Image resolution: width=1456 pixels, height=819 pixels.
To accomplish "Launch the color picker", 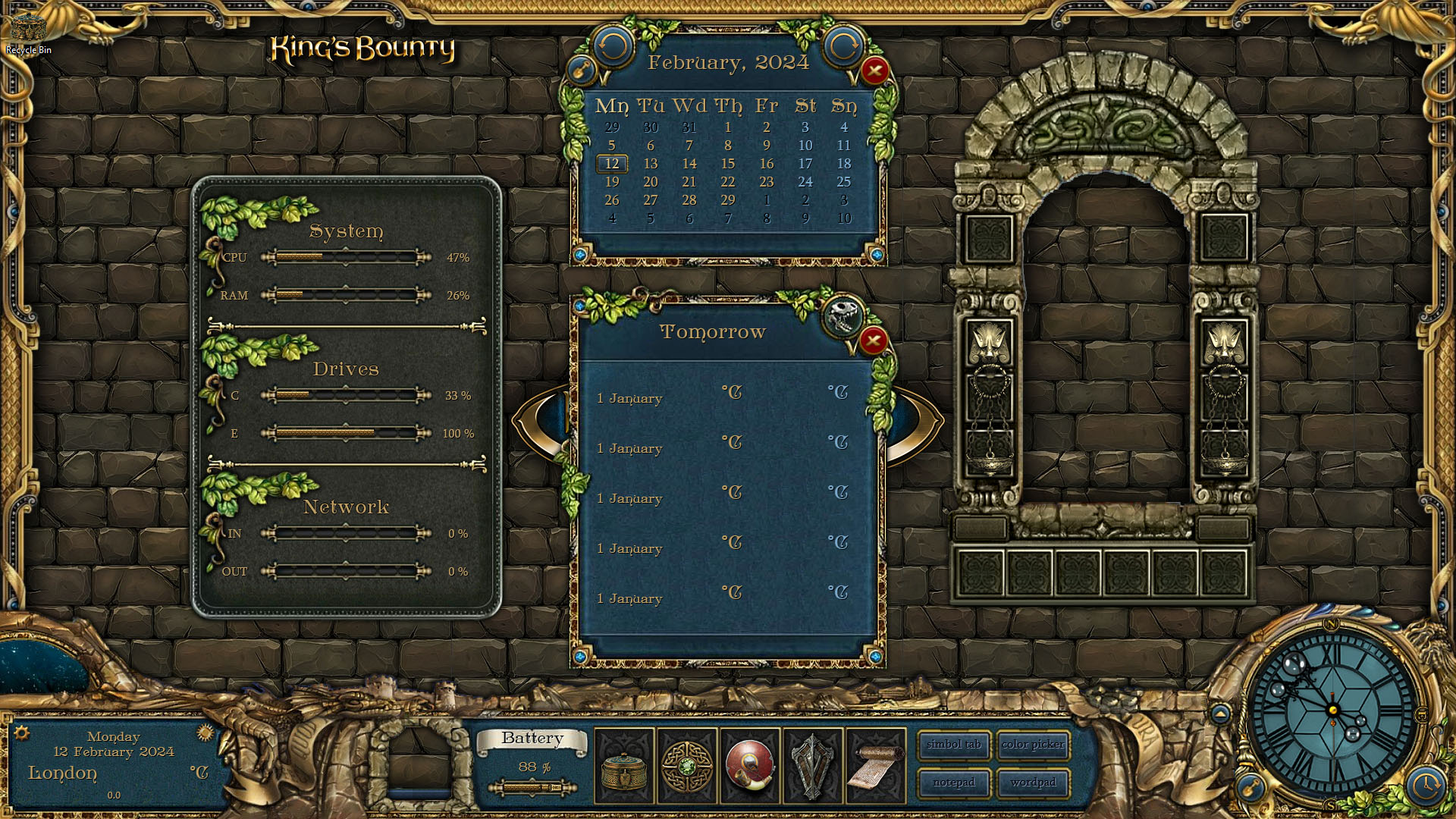I will point(1033,745).
